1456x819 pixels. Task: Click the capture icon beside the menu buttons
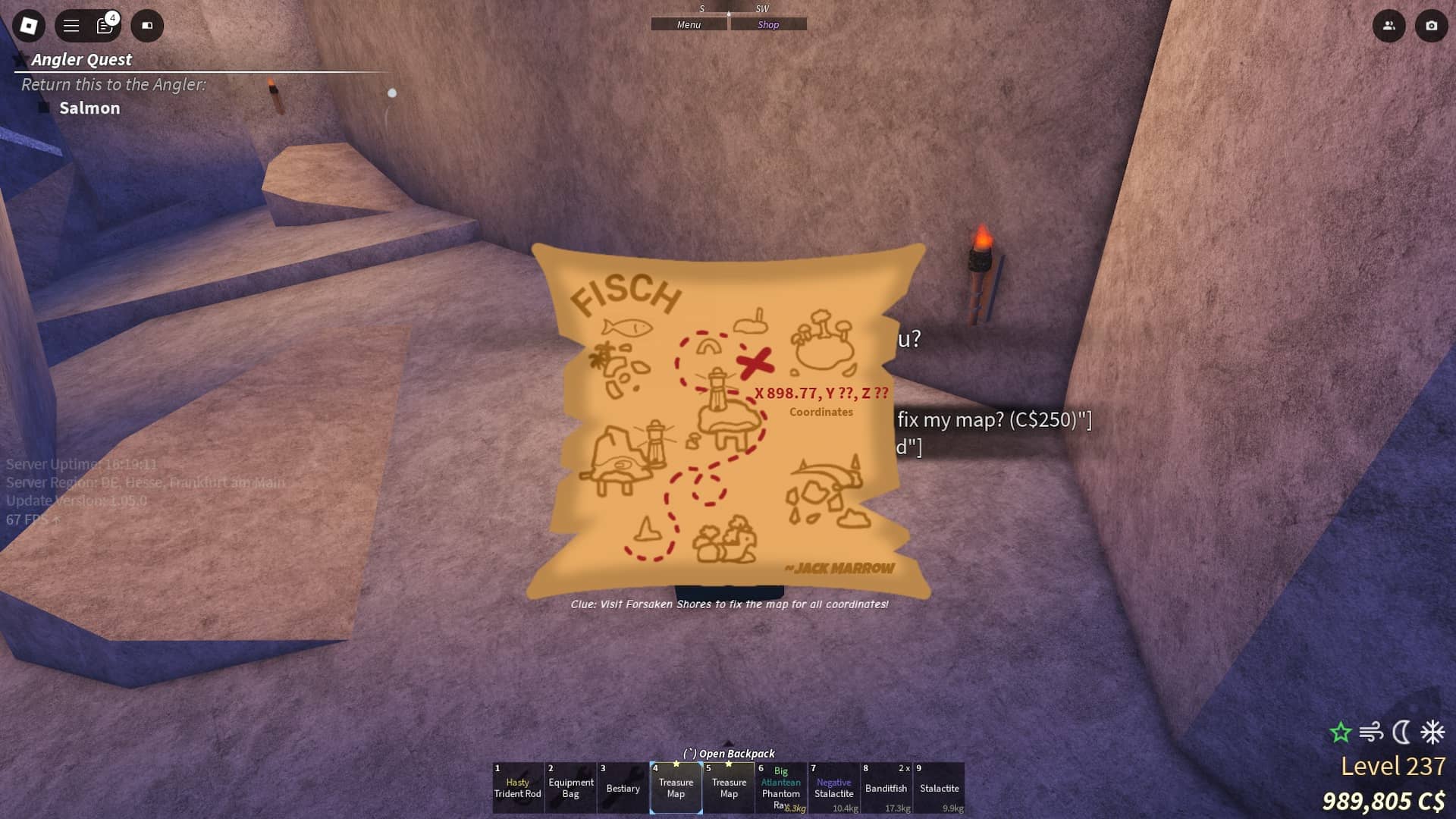click(x=147, y=26)
